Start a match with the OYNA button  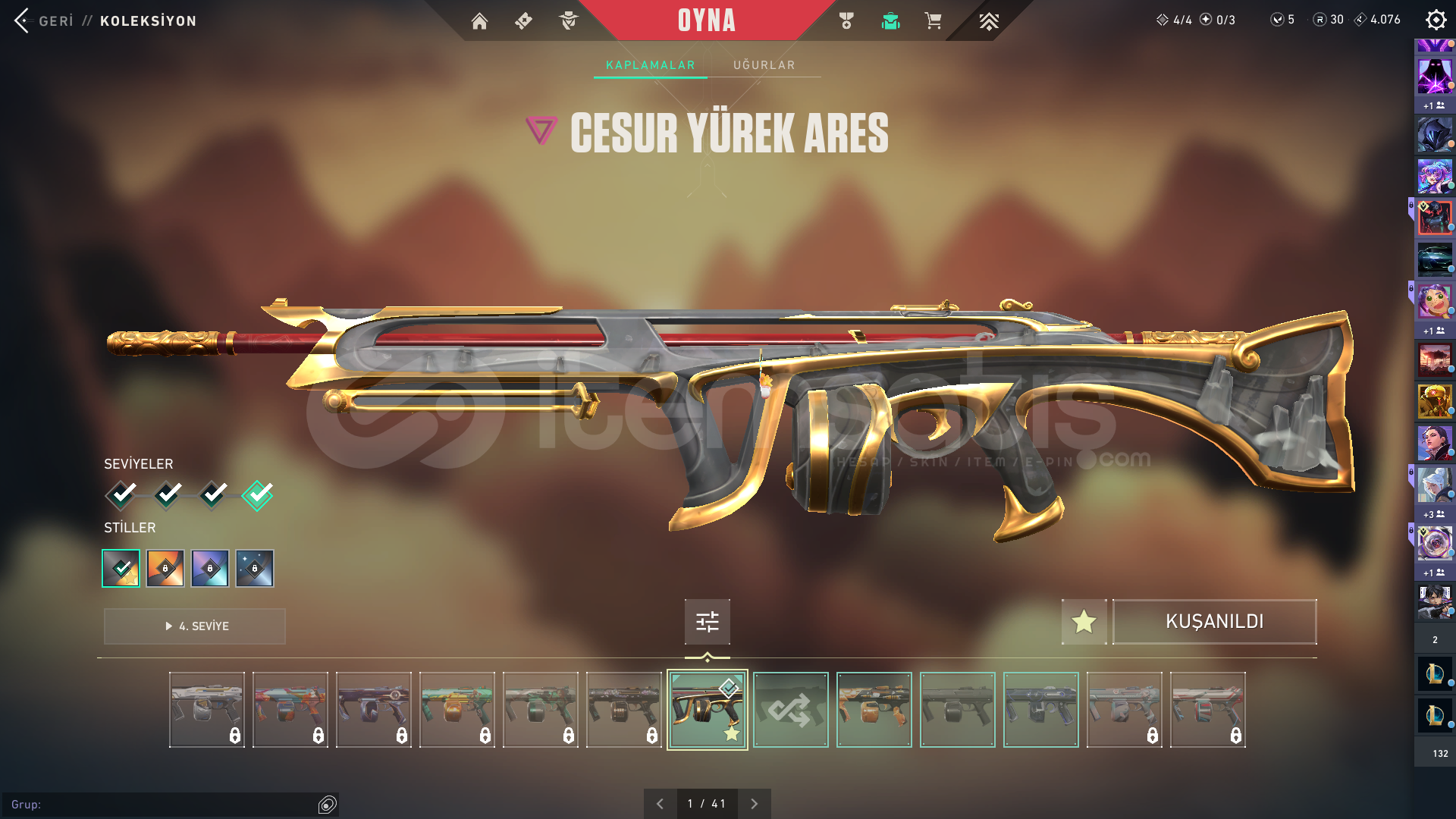[x=706, y=20]
